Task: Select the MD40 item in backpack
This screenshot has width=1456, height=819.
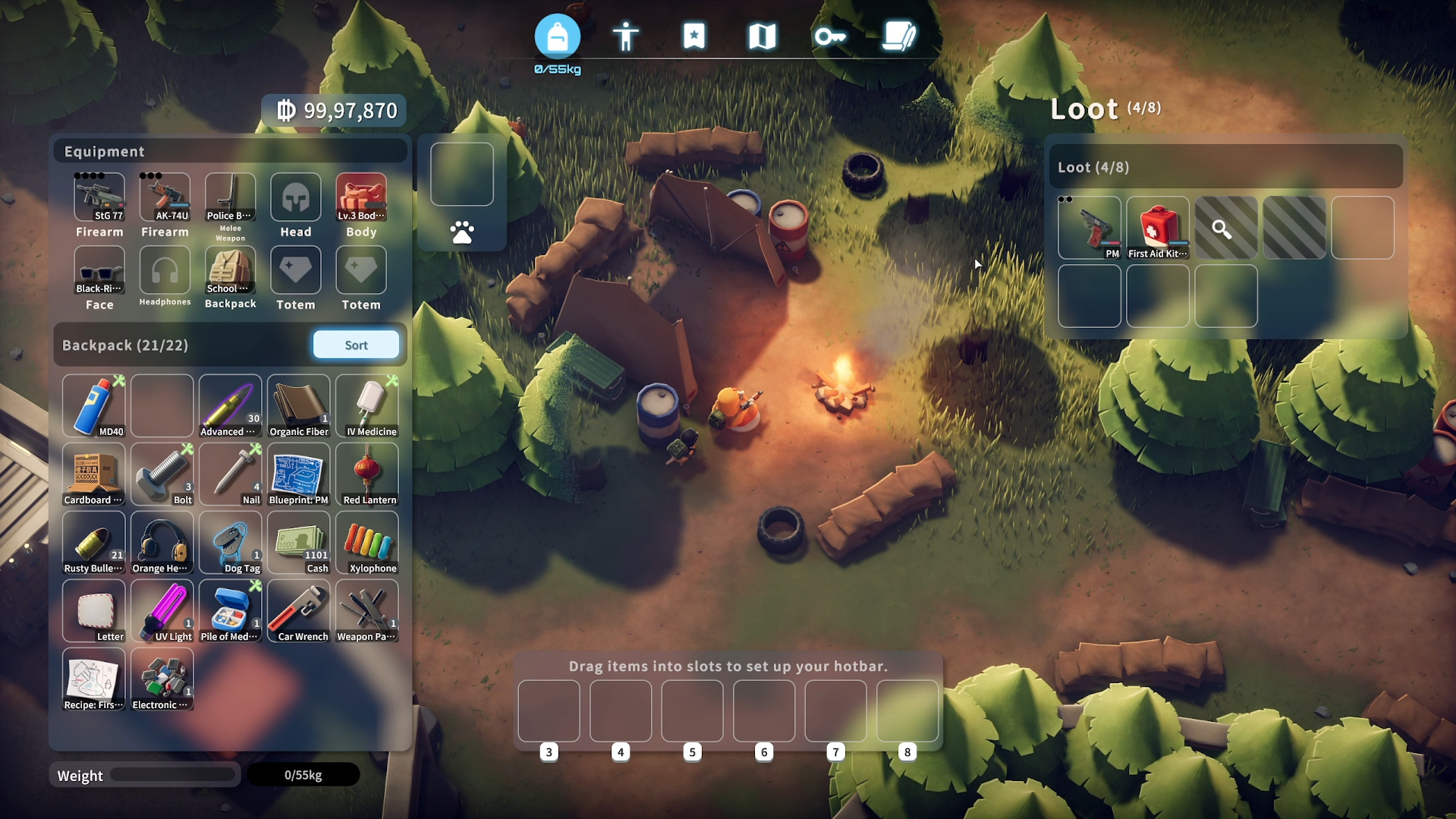Action: click(94, 405)
